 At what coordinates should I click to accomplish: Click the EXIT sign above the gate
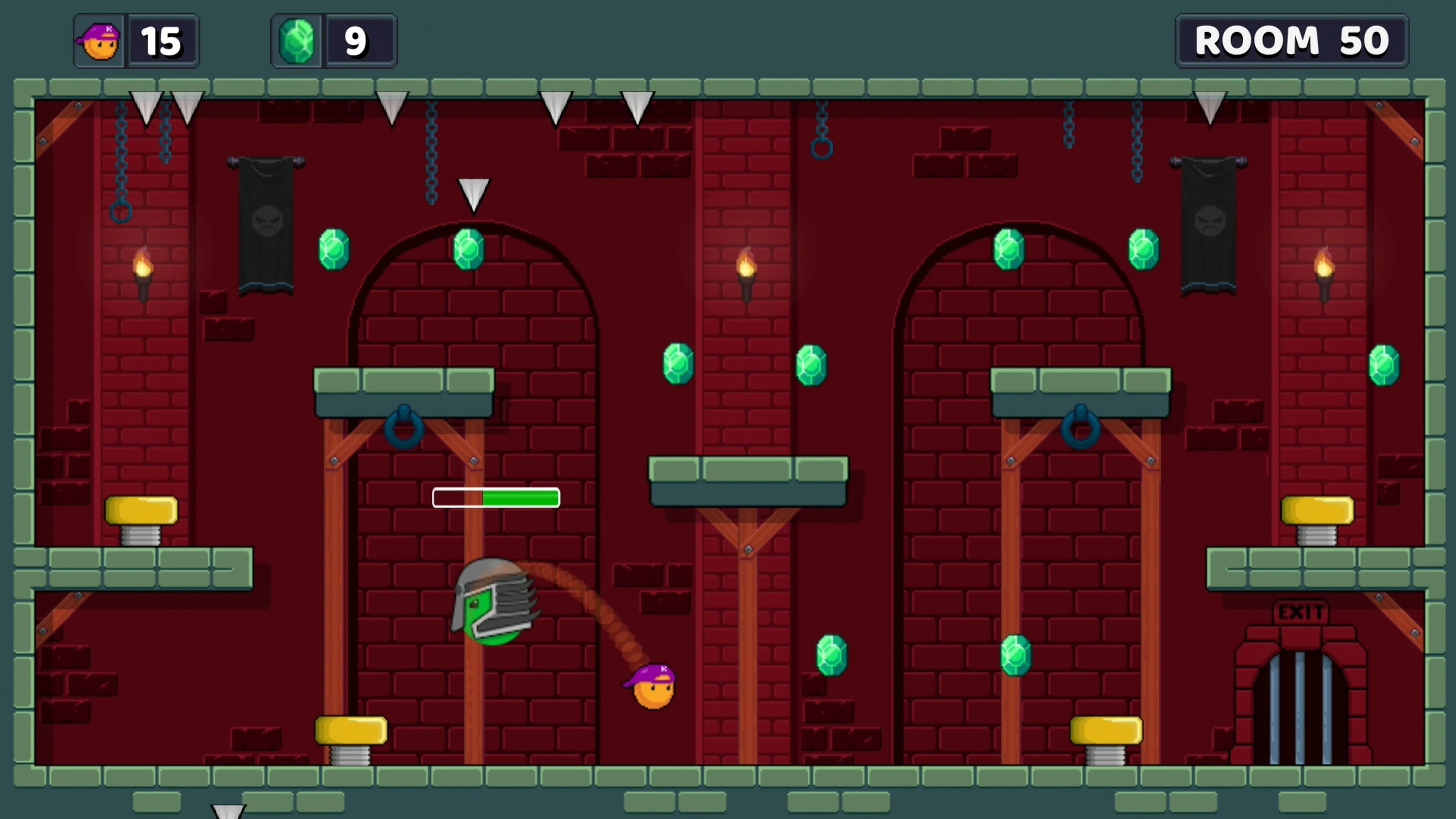(x=1301, y=612)
